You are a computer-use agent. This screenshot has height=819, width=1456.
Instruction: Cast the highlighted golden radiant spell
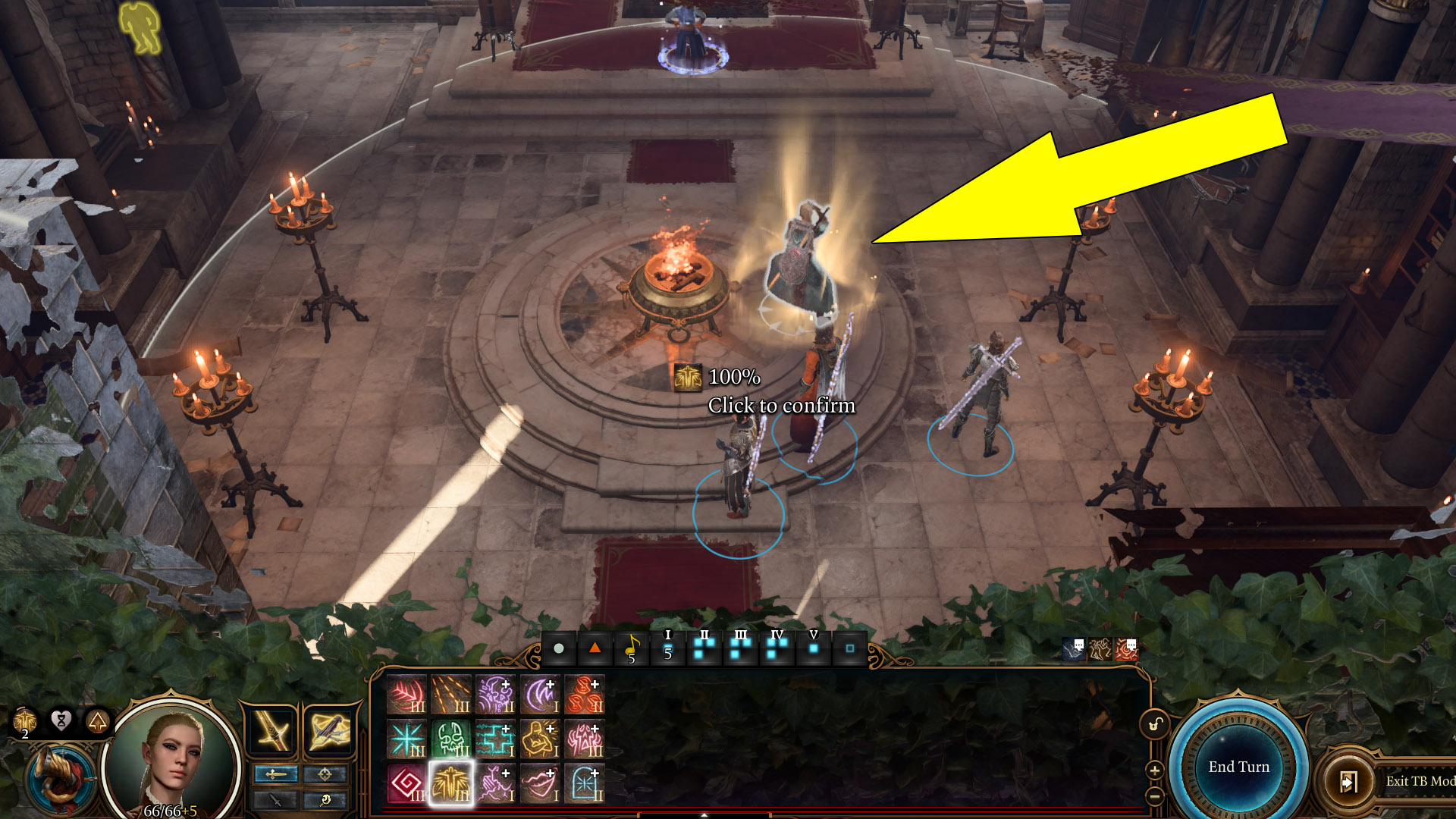pyautogui.click(x=451, y=783)
